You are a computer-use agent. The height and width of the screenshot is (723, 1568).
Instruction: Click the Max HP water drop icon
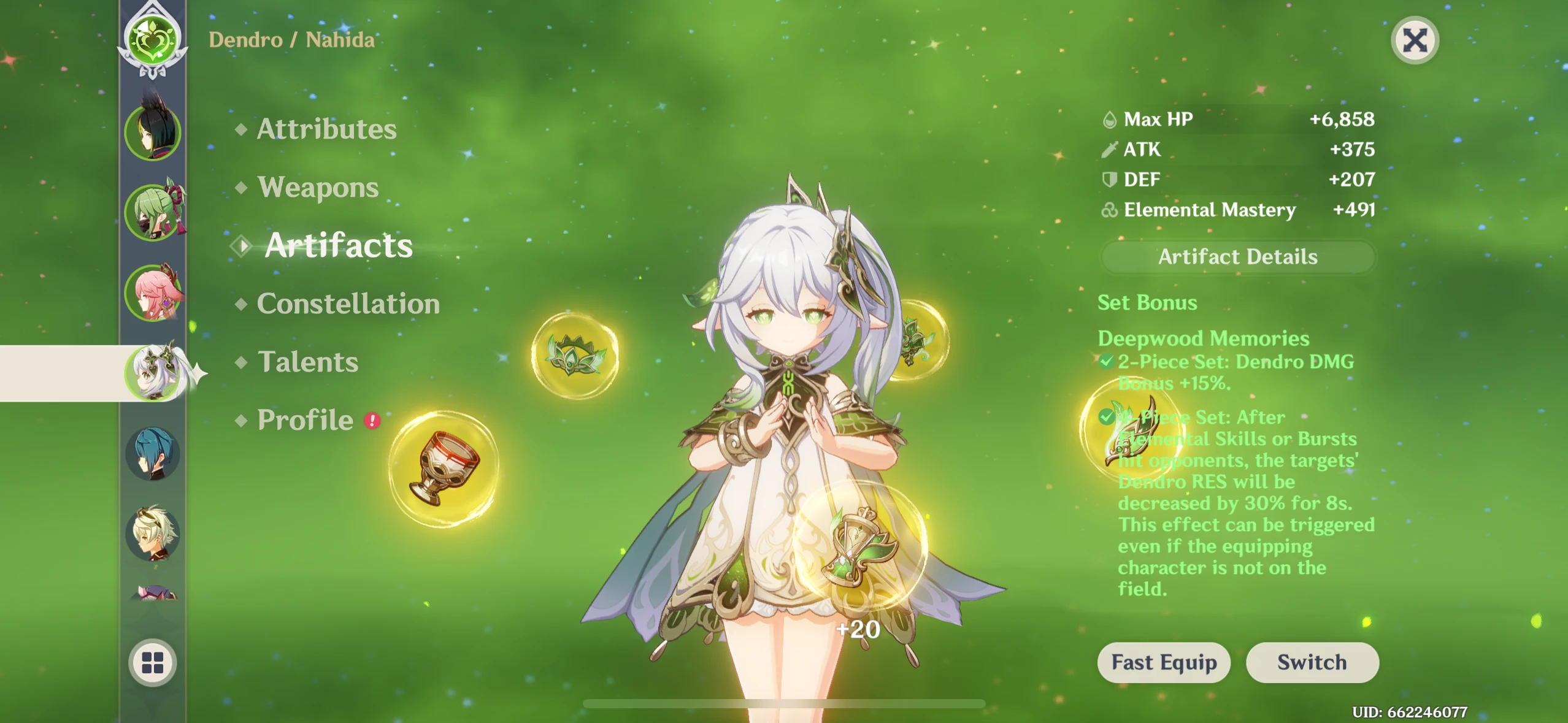click(1109, 118)
